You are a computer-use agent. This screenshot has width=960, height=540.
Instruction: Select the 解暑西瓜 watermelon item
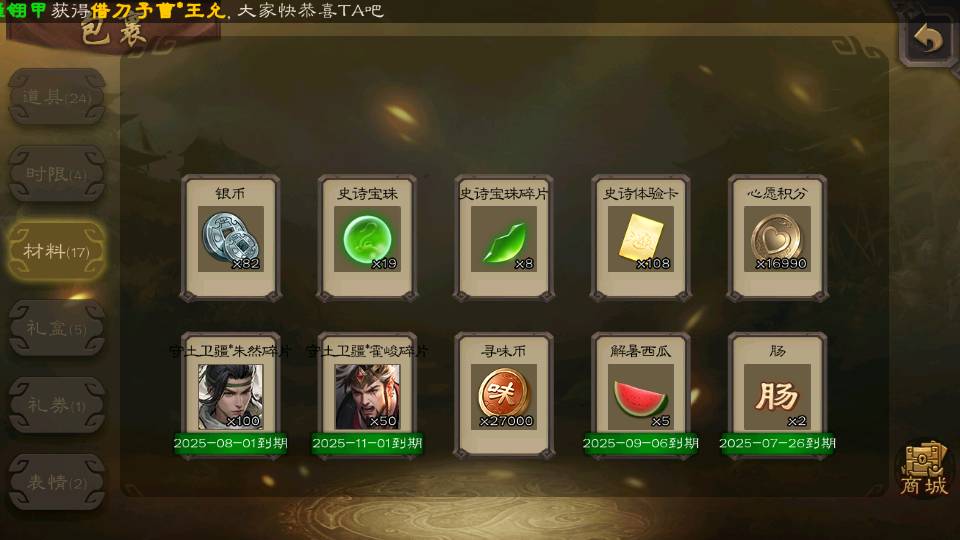pyautogui.click(x=641, y=396)
